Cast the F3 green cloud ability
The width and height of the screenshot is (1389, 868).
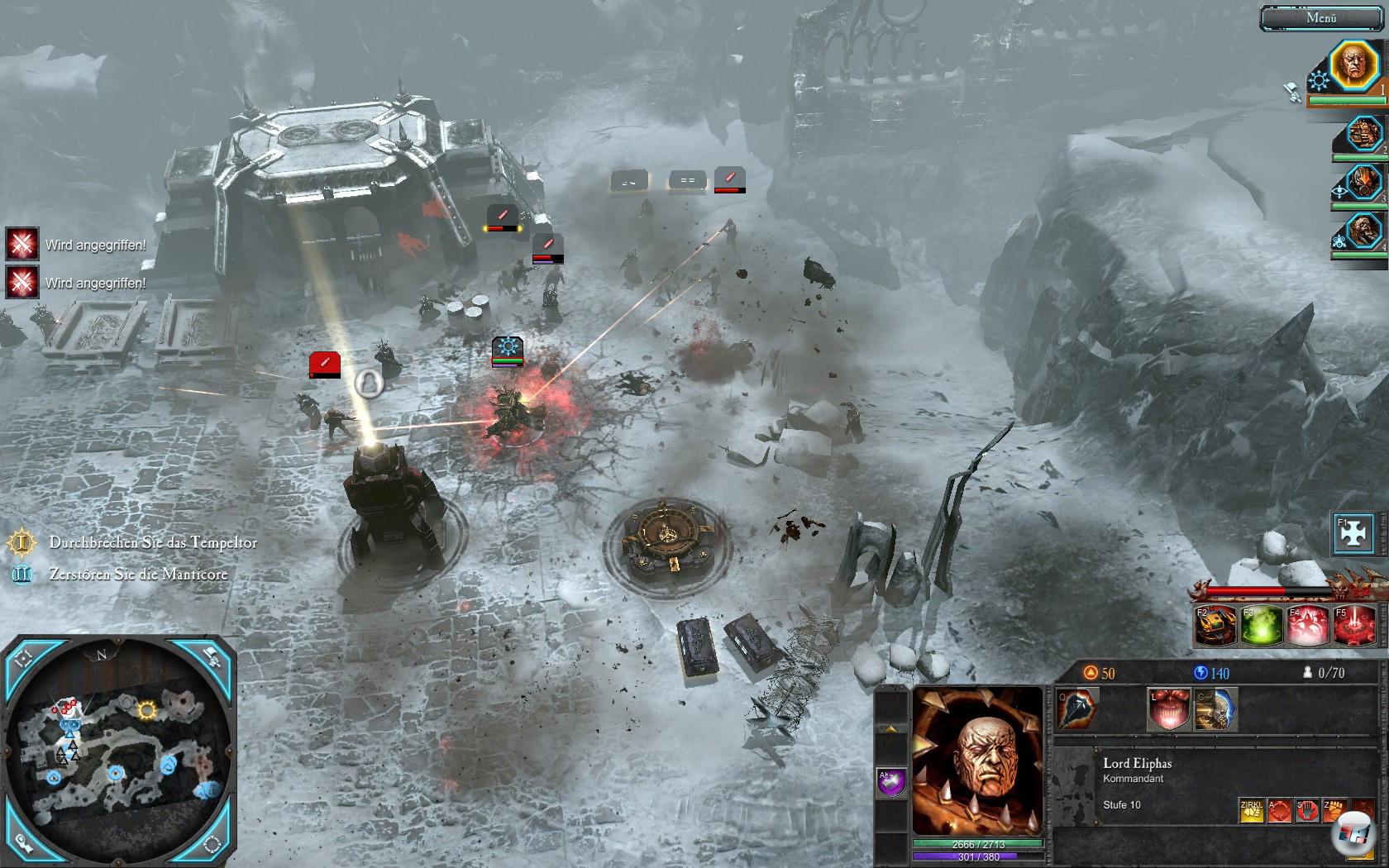(x=1262, y=626)
